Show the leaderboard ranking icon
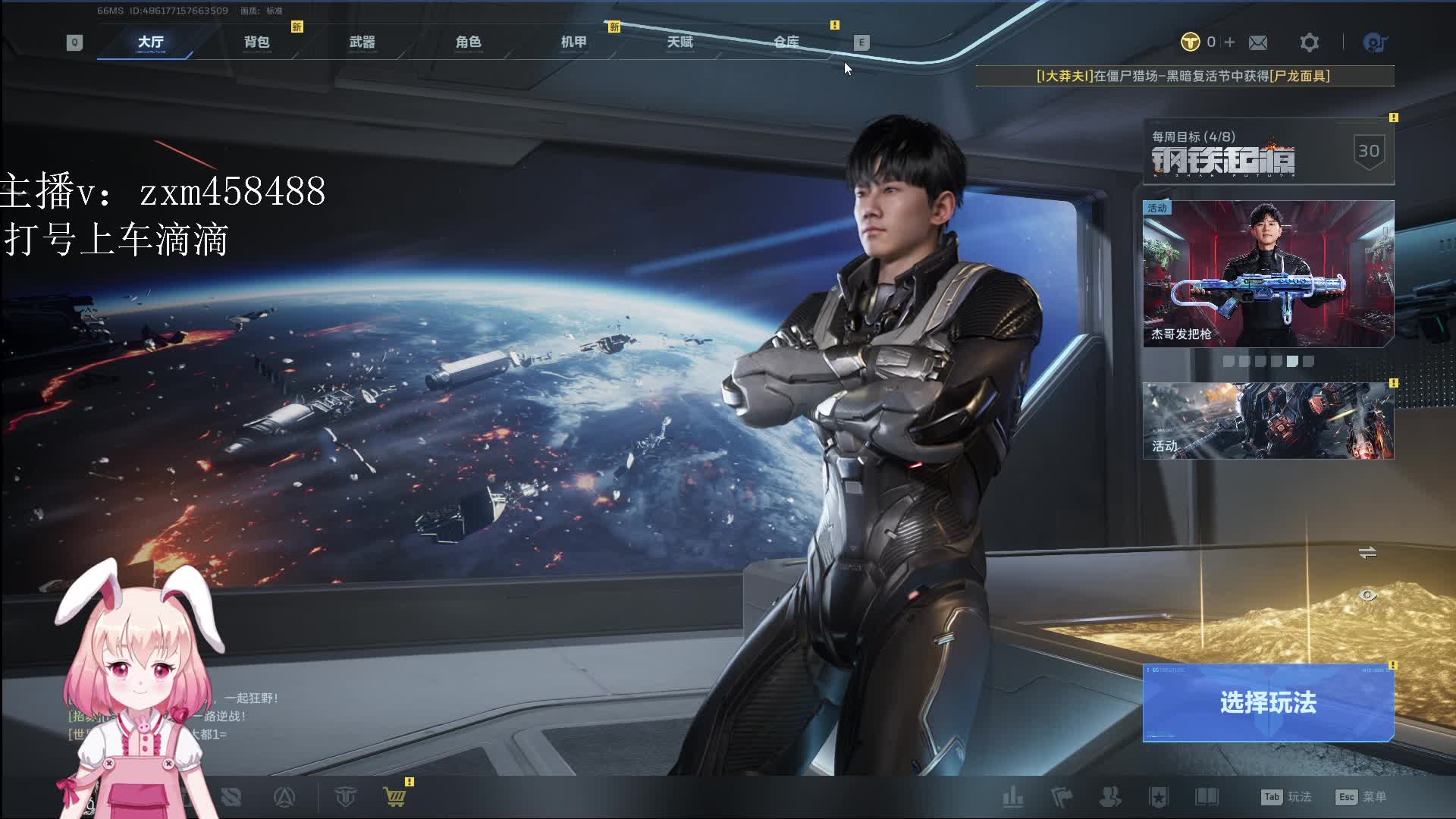Viewport: 1456px width, 819px height. click(1013, 797)
